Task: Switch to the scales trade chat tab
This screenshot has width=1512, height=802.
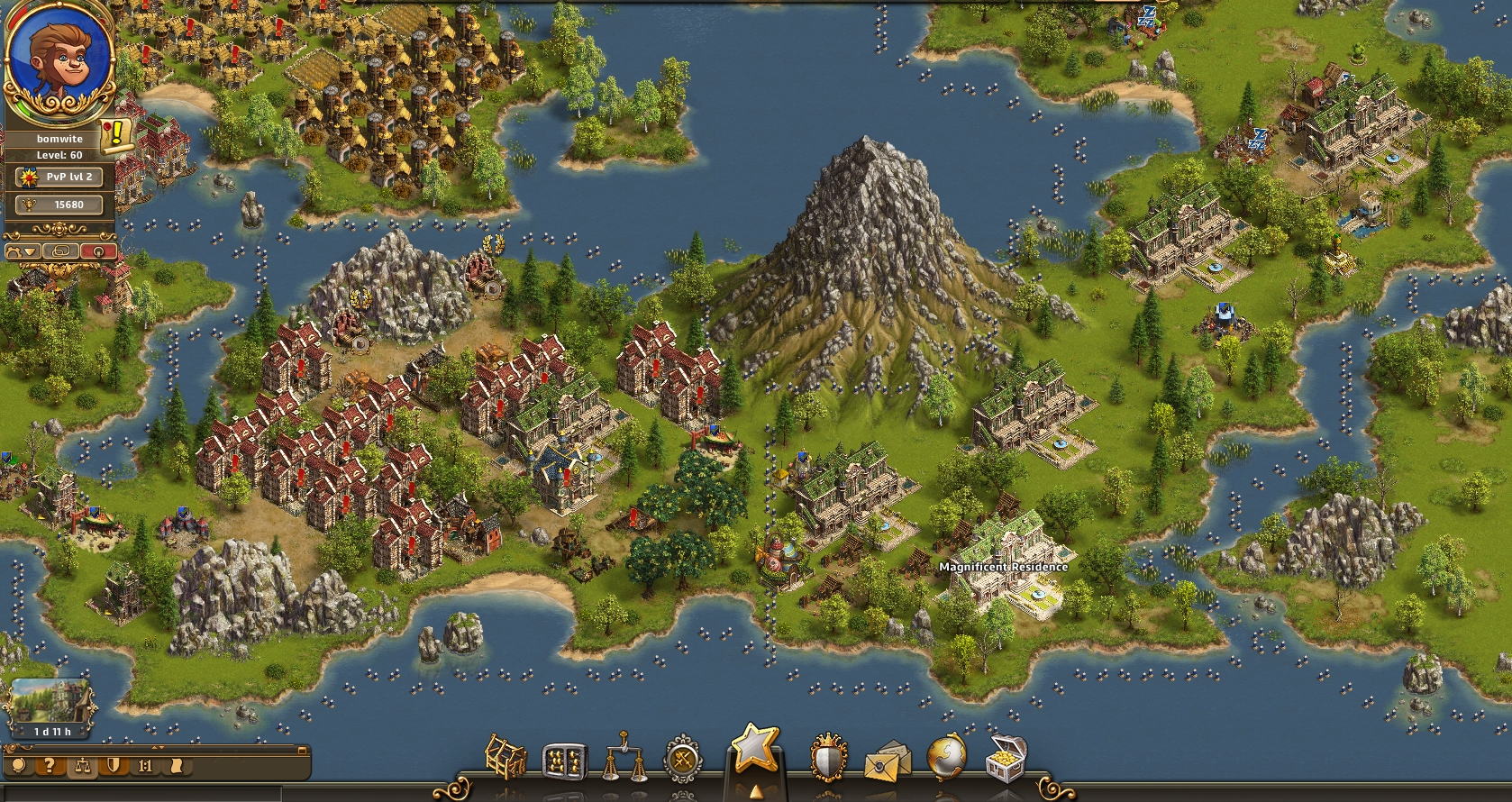Action: click(82, 767)
